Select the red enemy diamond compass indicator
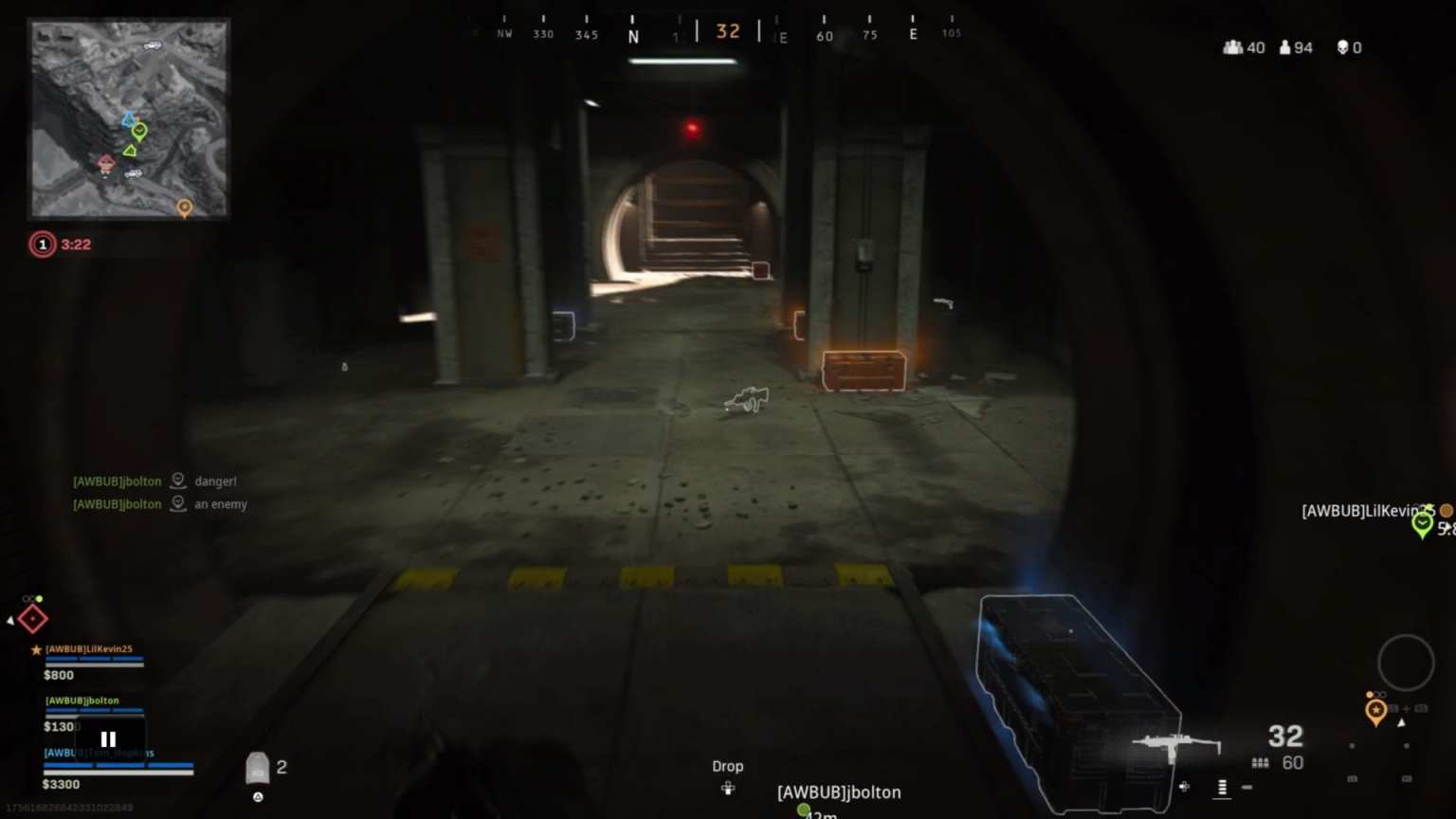Viewport: 1456px width, 819px height. [x=32, y=618]
